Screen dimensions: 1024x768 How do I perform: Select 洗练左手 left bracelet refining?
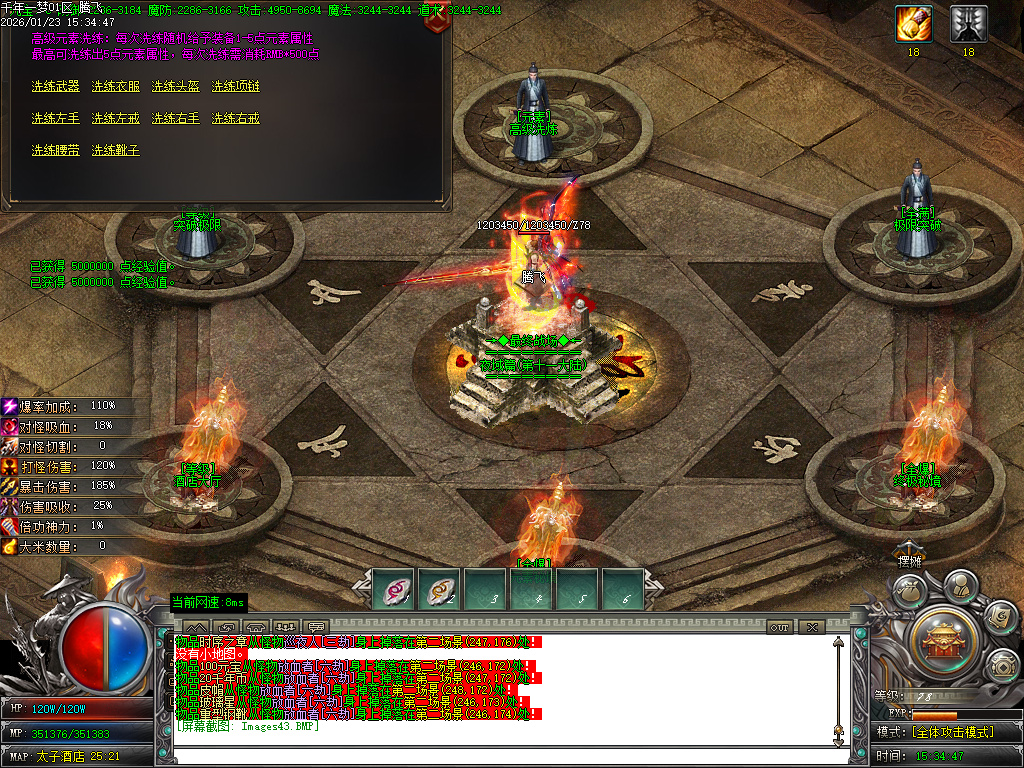pyautogui.click(x=55, y=119)
